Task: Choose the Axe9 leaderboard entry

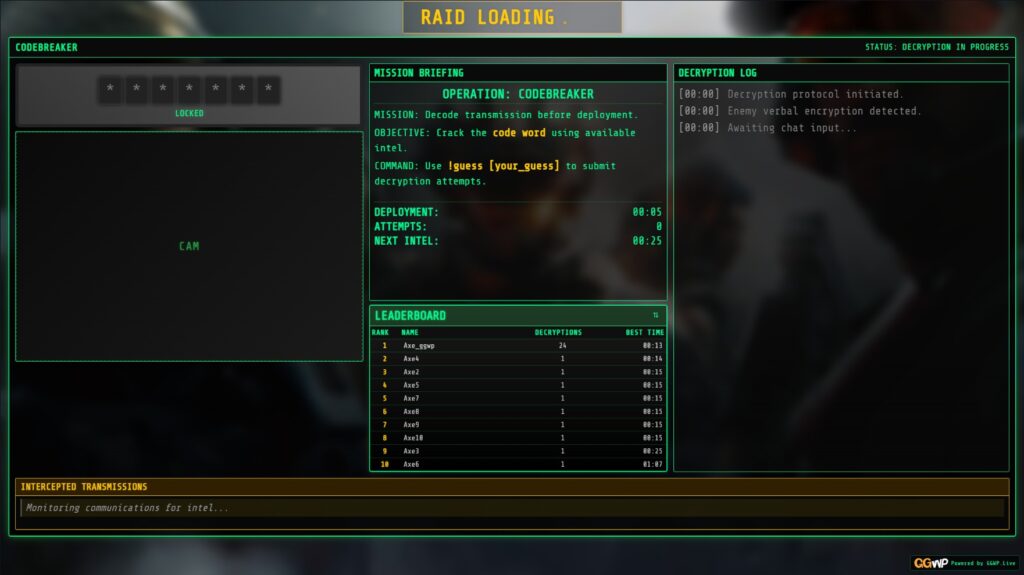Action: point(518,424)
